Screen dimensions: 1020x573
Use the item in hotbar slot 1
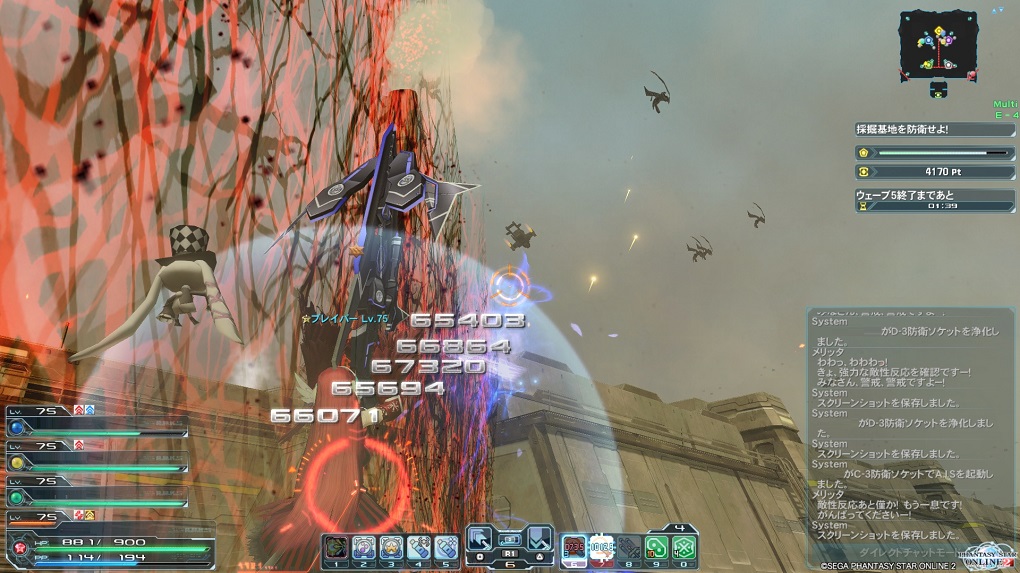pyautogui.click(x=335, y=547)
